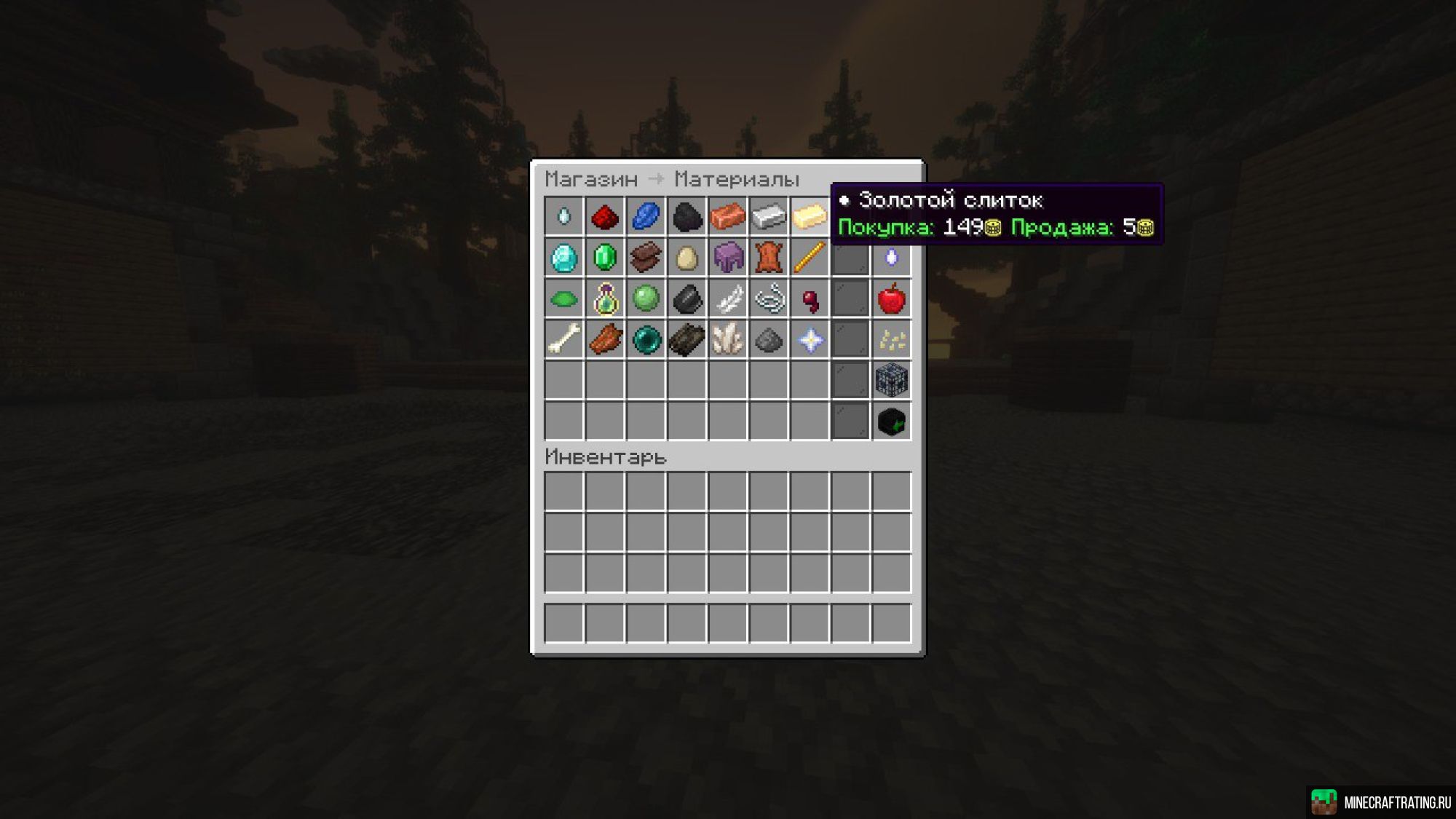The width and height of the screenshot is (1456, 819).
Task: Choose the lapis lazuli item
Action: click(x=646, y=216)
